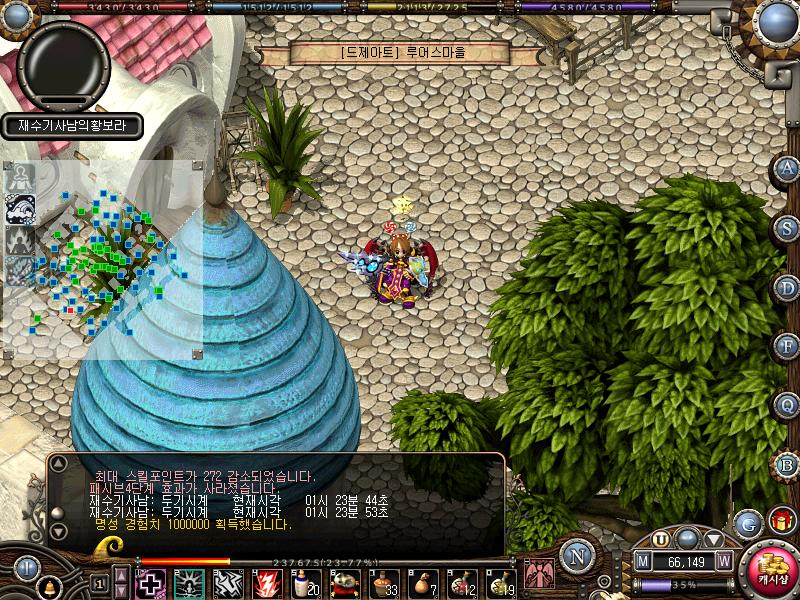Select the round D shortcut button
800x600 pixels.
(787, 287)
